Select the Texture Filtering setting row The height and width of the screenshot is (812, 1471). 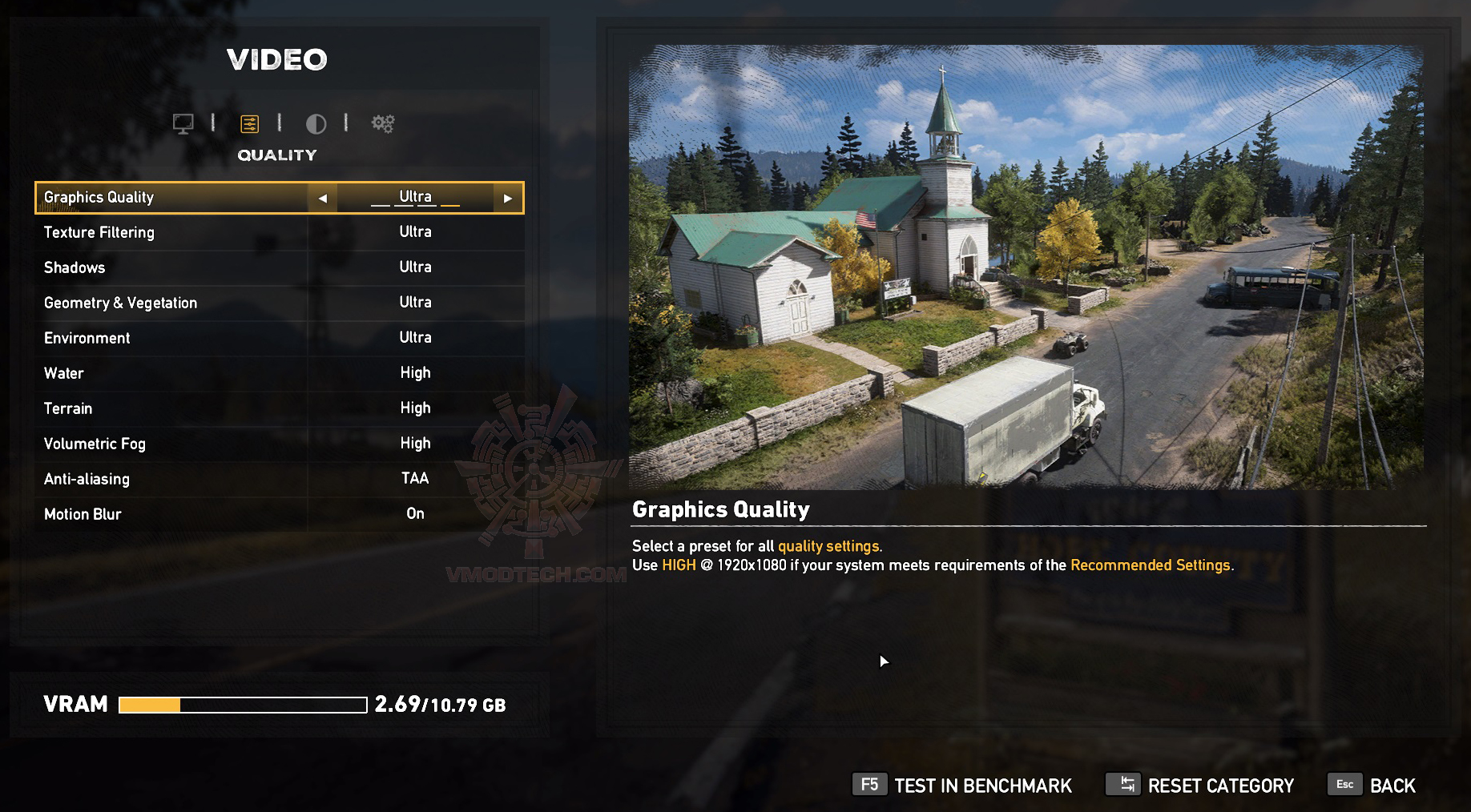279,232
